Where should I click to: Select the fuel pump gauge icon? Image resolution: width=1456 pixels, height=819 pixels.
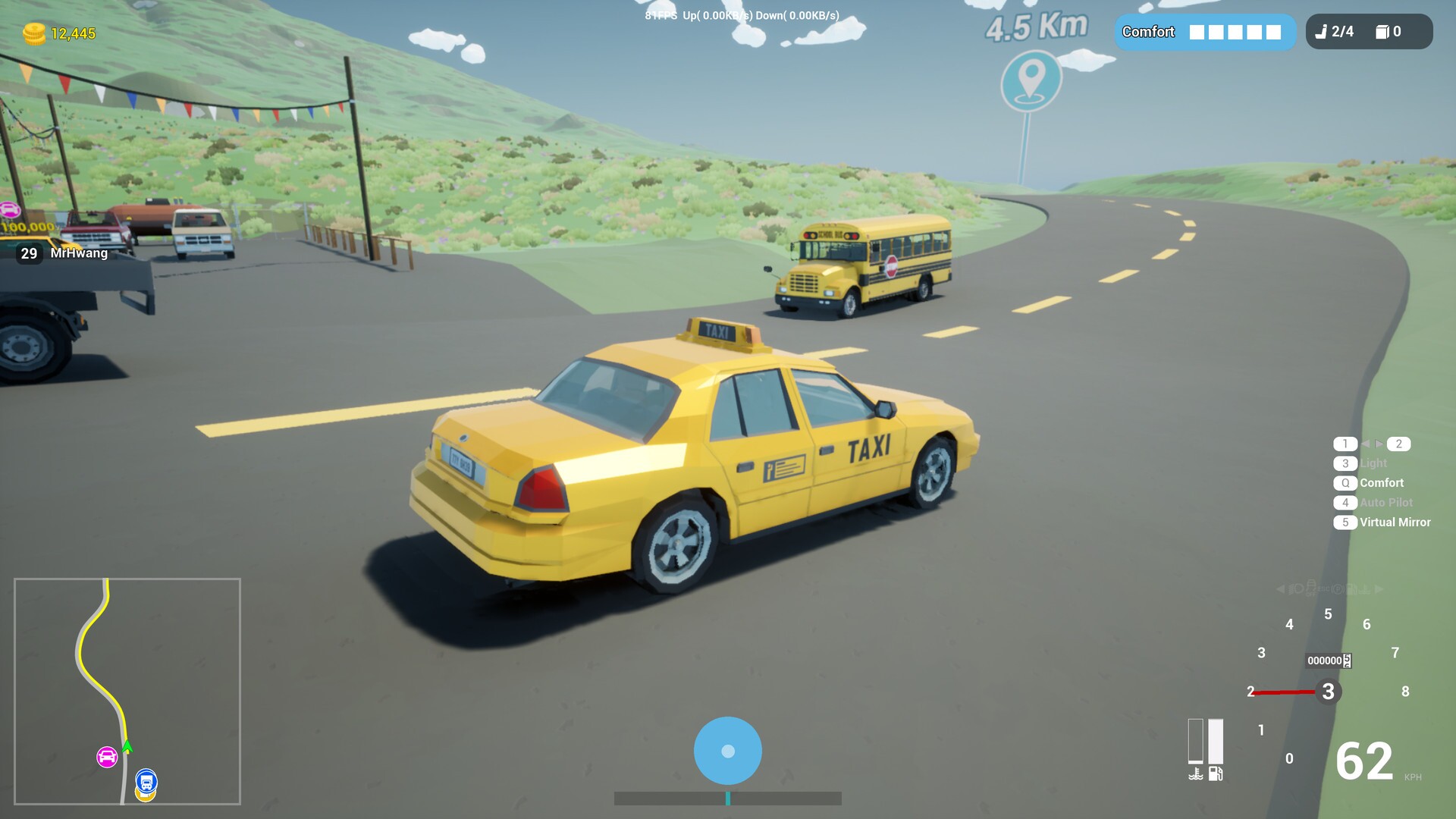(x=1216, y=773)
